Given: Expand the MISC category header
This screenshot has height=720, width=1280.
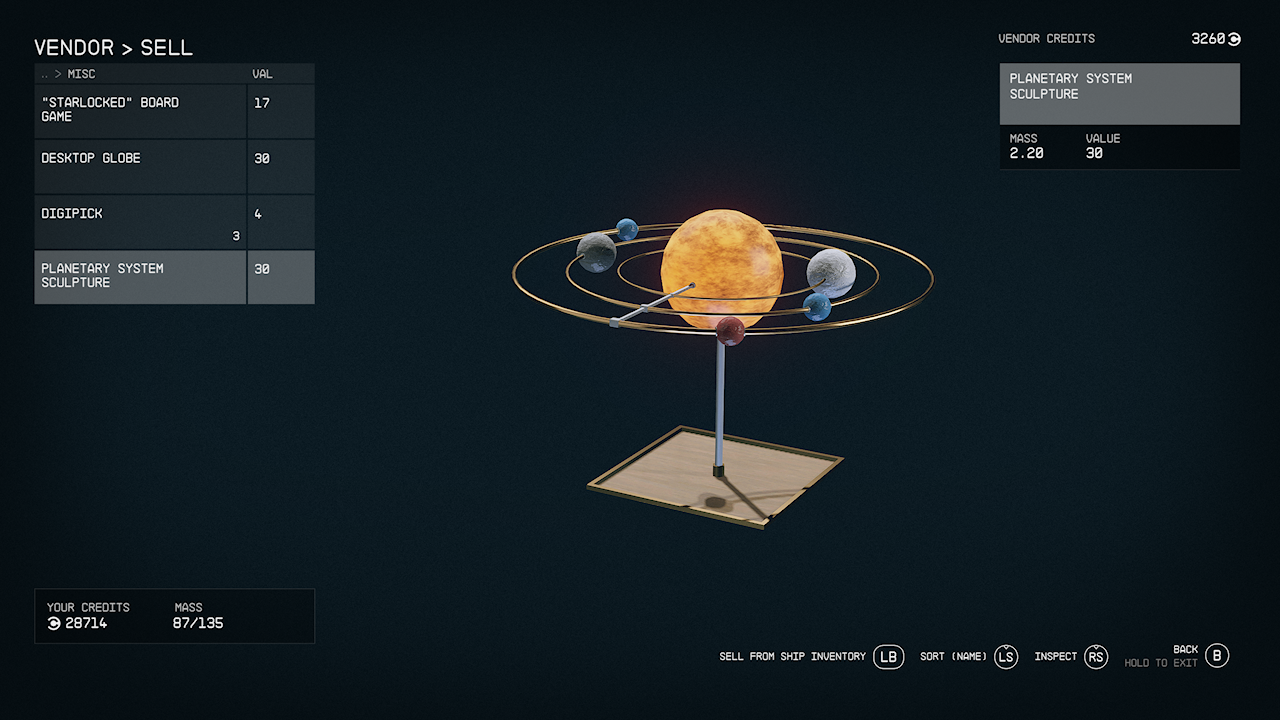Looking at the screenshot, I should [x=80, y=73].
